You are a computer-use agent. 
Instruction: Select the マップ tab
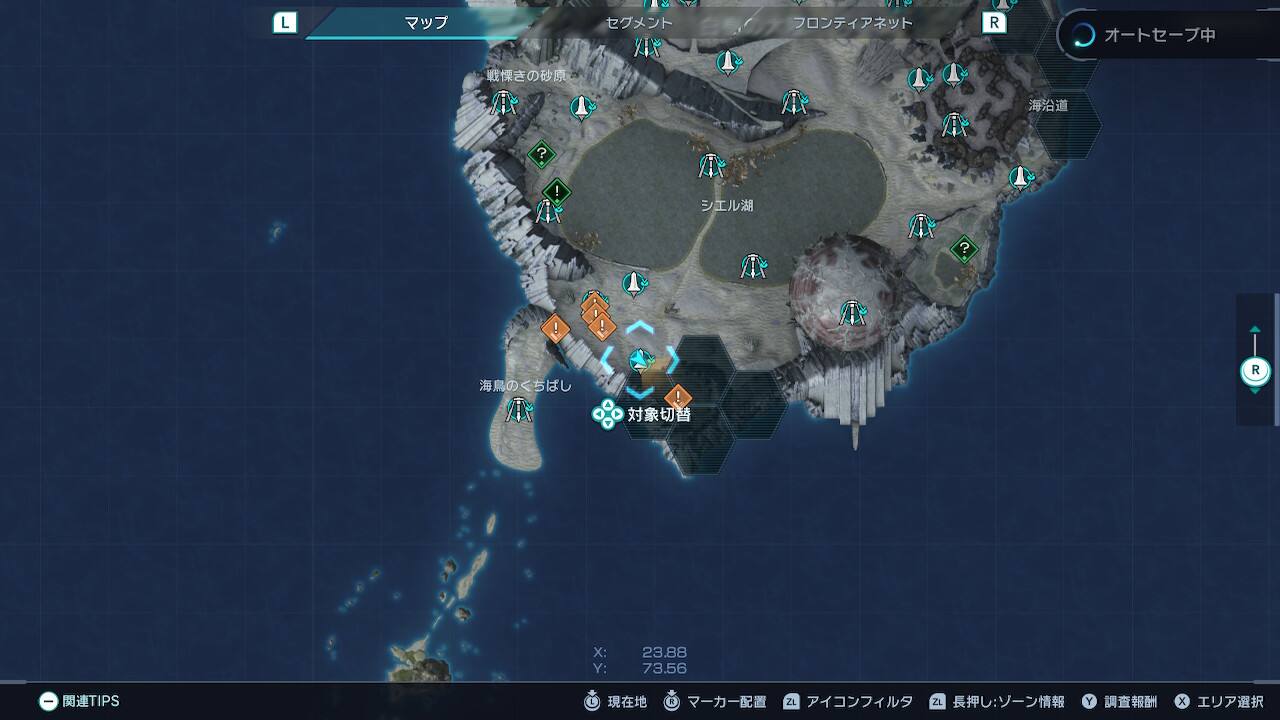click(x=426, y=22)
